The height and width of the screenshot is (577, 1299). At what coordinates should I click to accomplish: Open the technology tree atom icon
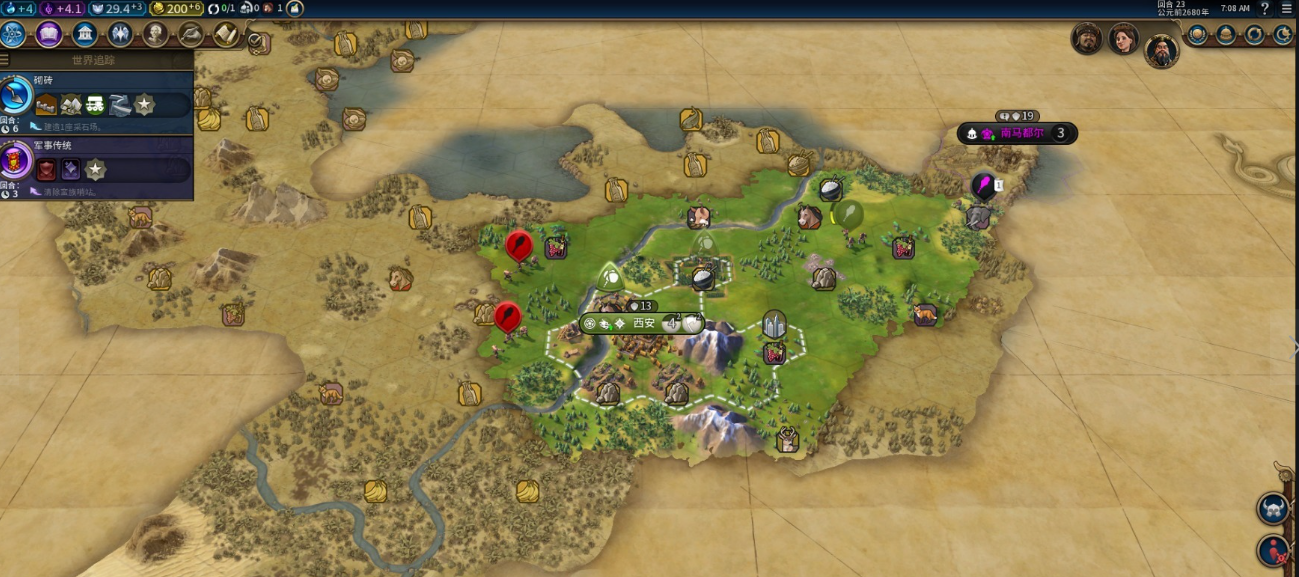pos(13,34)
